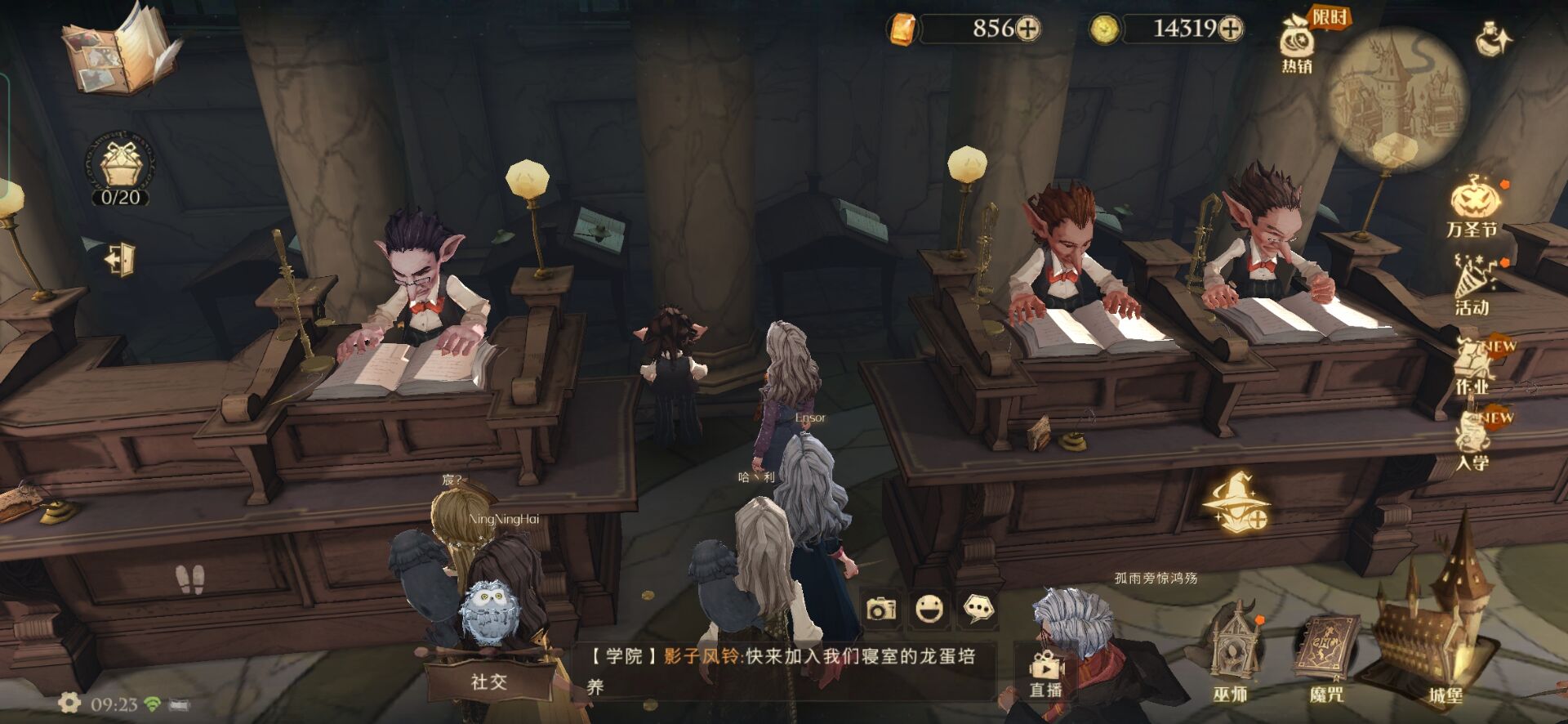The height and width of the screenshot is (724, 1568).
Task: Open the 直播 livestream button
Action: click(x=1045, y=674)
